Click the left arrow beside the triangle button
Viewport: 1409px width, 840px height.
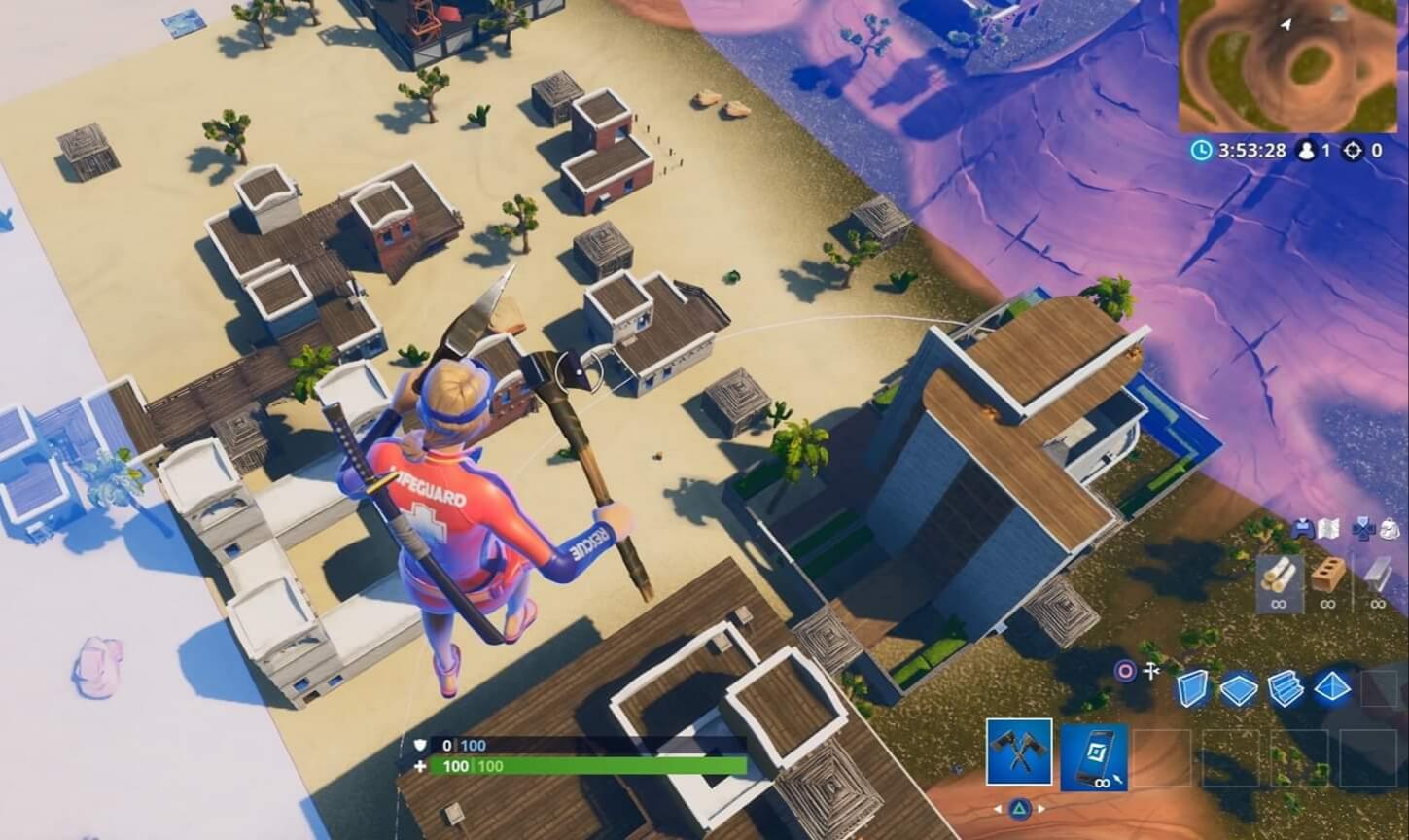pos(1000,809)
